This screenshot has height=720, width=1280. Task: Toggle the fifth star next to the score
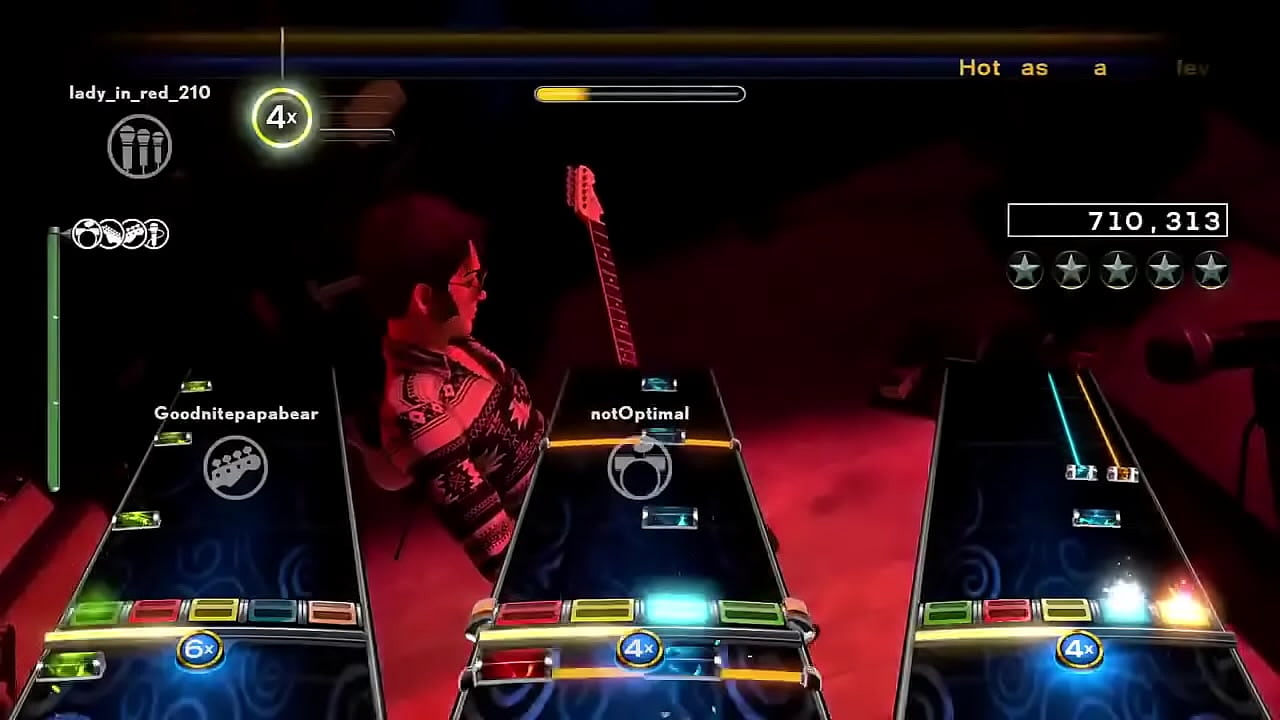click(x=1211, y=268)
